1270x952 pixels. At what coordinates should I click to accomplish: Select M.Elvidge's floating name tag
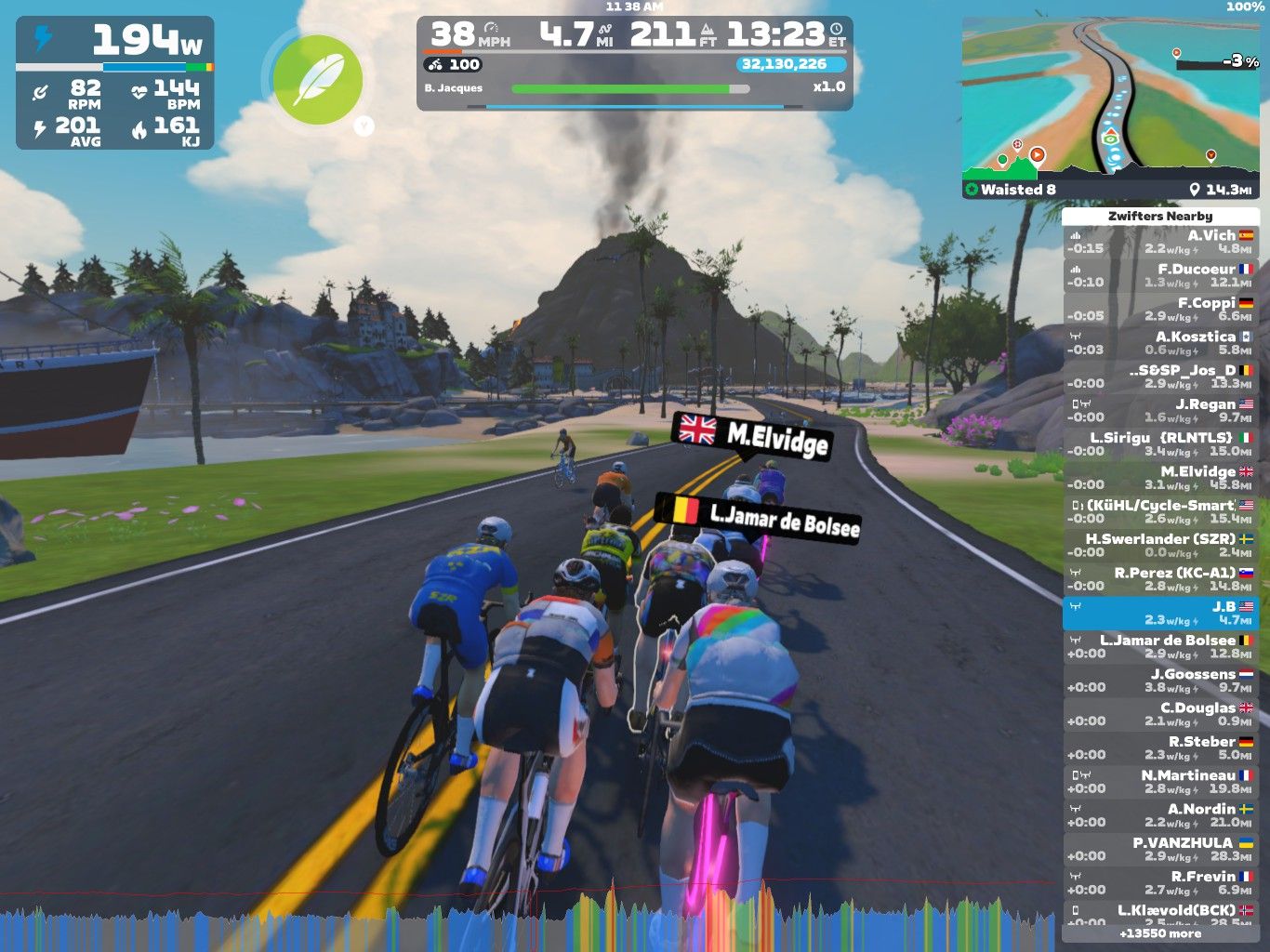click(753, 434)
